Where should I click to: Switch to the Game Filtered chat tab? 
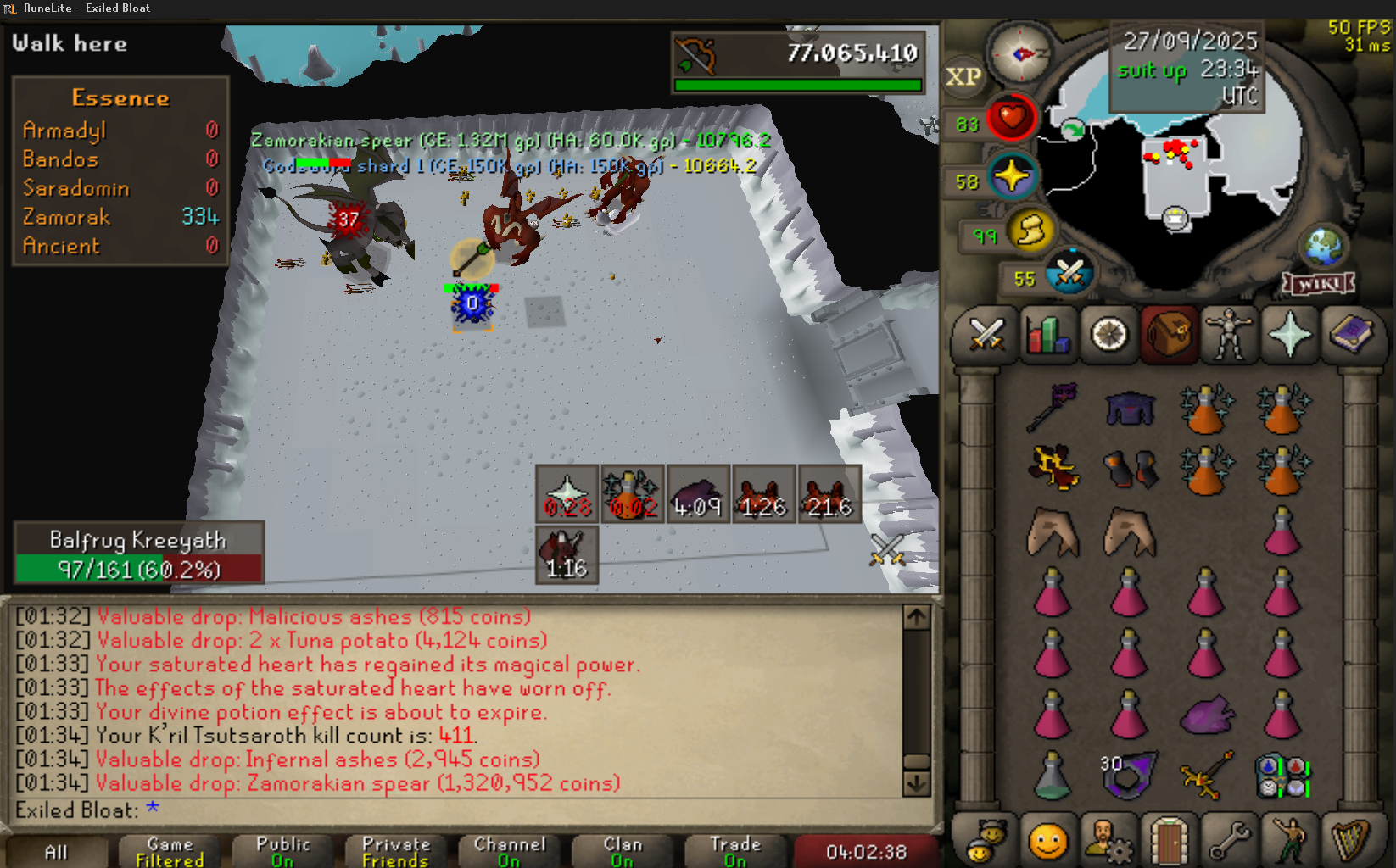(170, 852)
